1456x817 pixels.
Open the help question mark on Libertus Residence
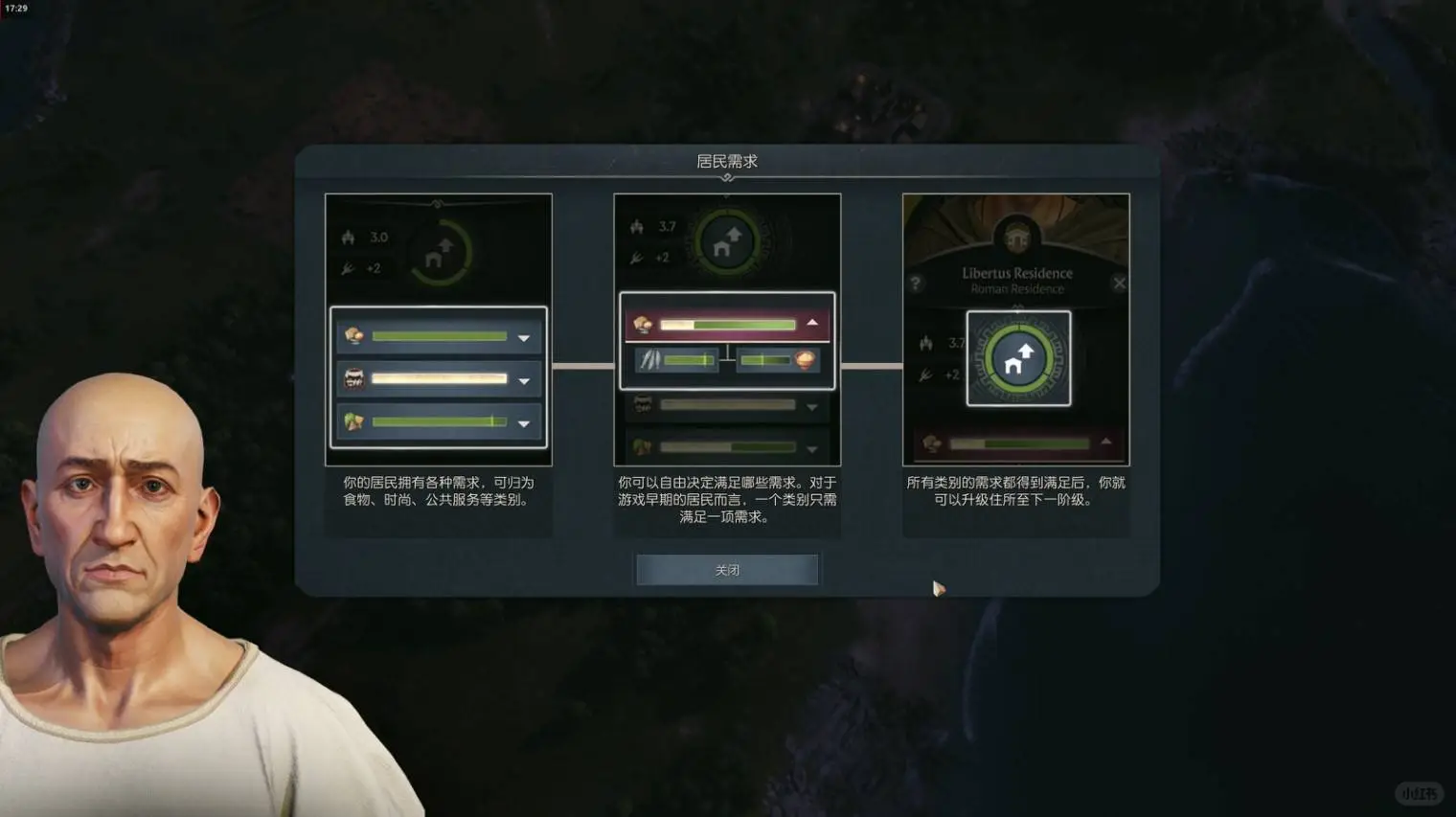[917, 281]
